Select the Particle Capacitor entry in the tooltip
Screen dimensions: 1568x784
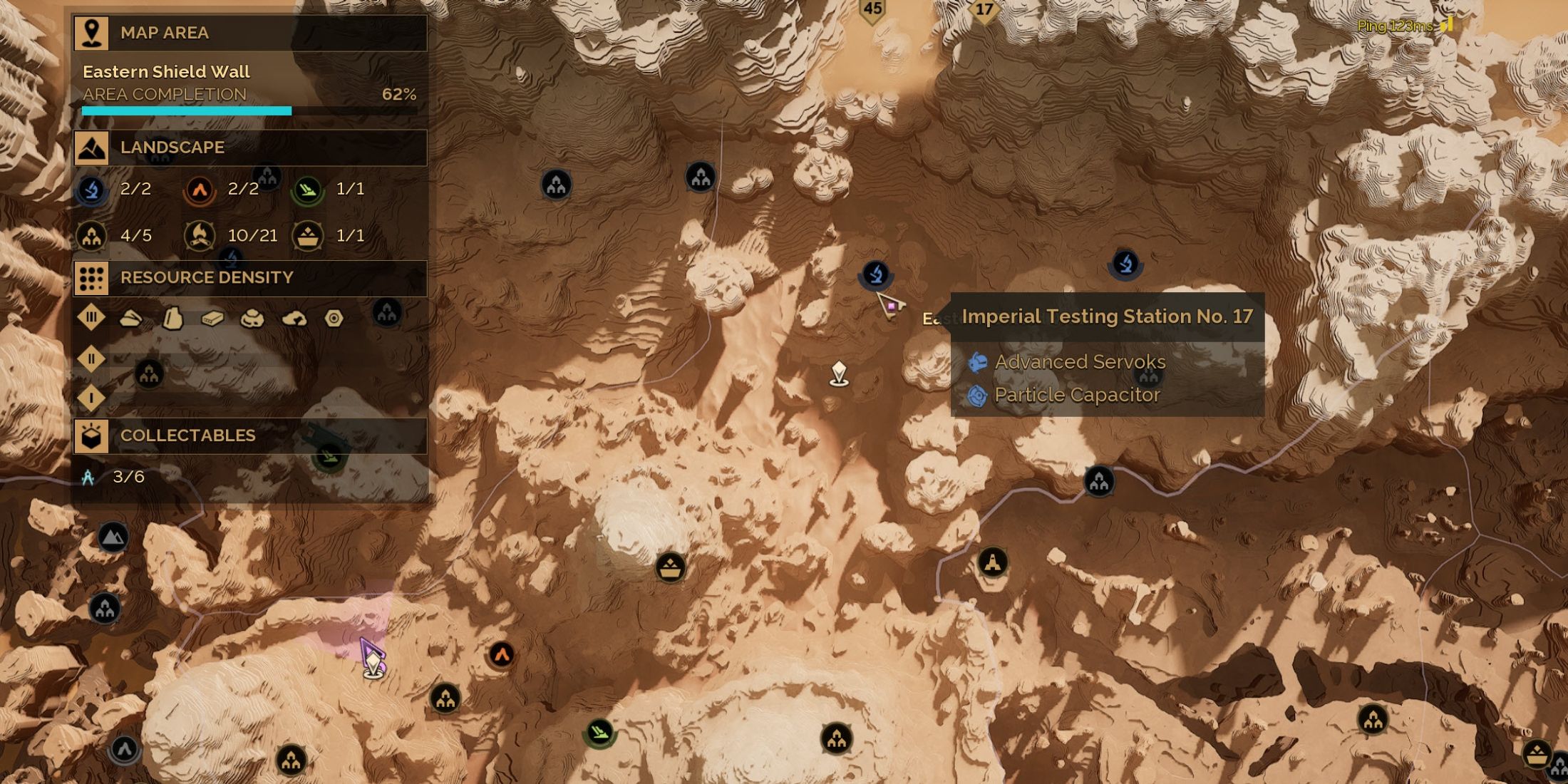click(x=1076, y=395)
